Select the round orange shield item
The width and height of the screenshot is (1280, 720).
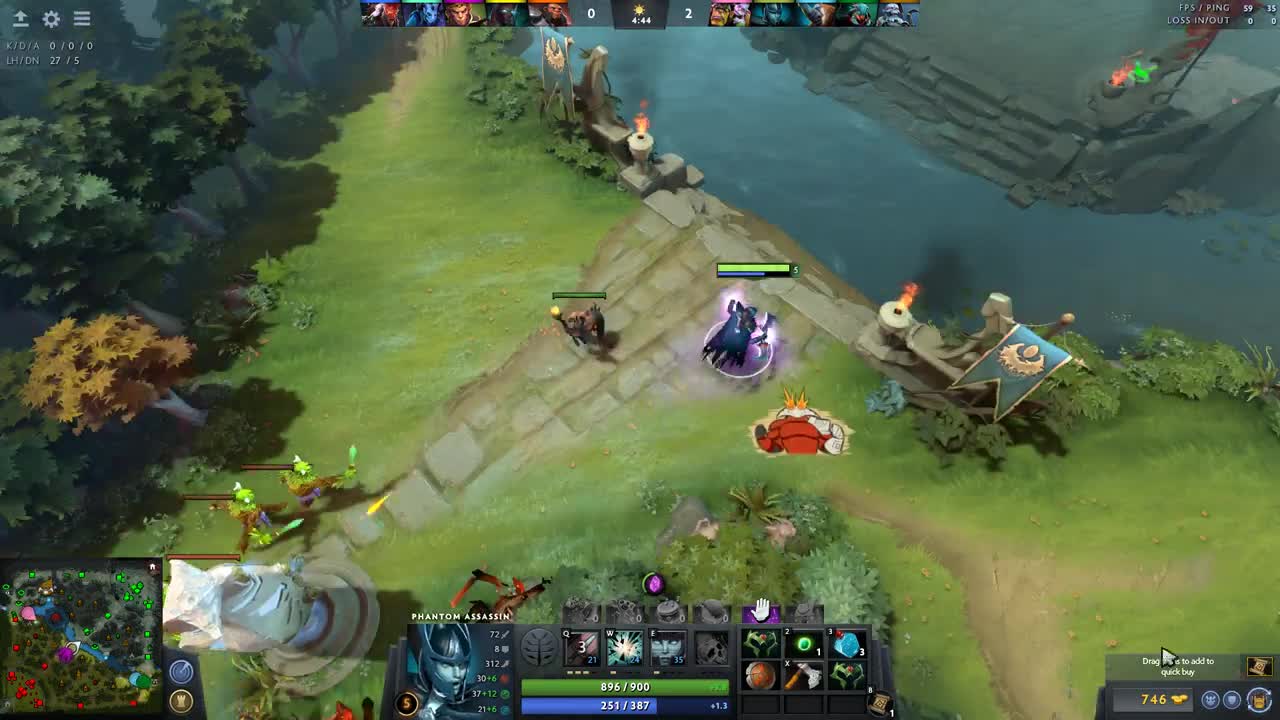click(761, 677)
